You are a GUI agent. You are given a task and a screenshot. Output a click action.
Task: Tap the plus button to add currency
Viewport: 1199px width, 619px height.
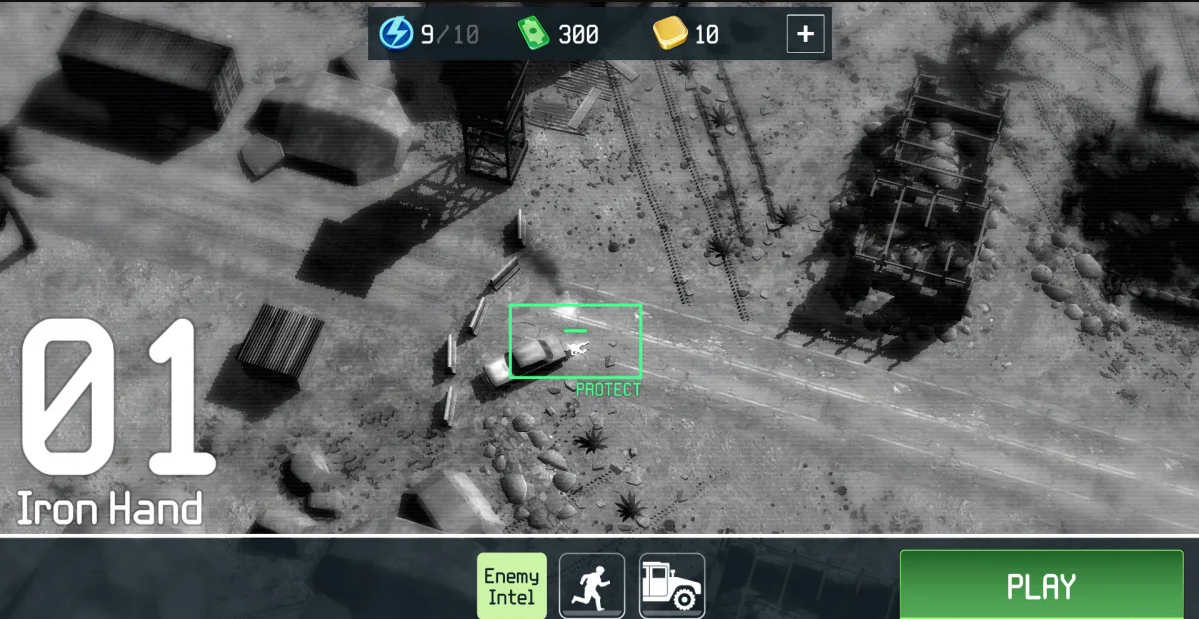tap(805, 34)
